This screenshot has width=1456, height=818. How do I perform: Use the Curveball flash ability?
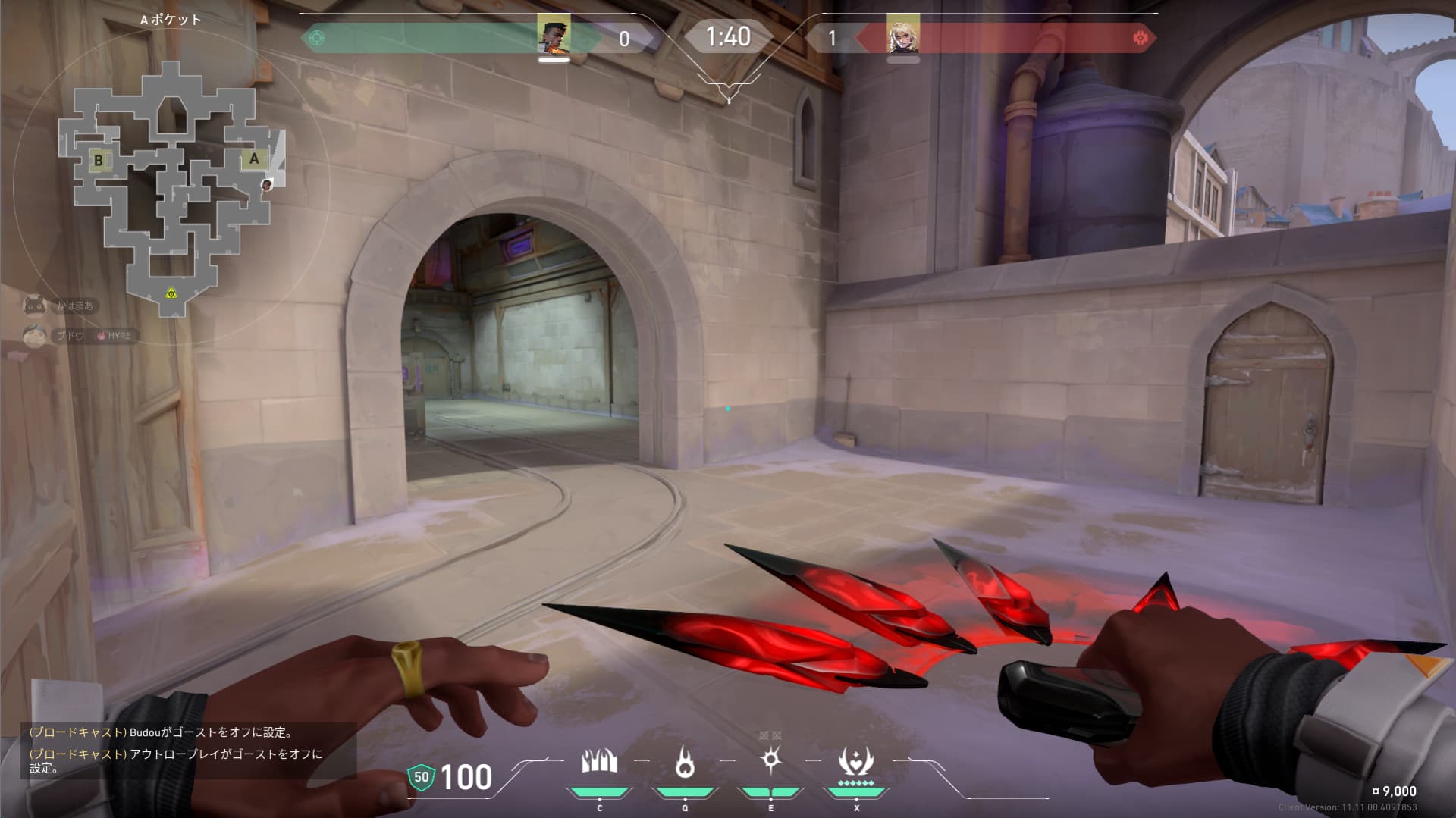point(770,760)
